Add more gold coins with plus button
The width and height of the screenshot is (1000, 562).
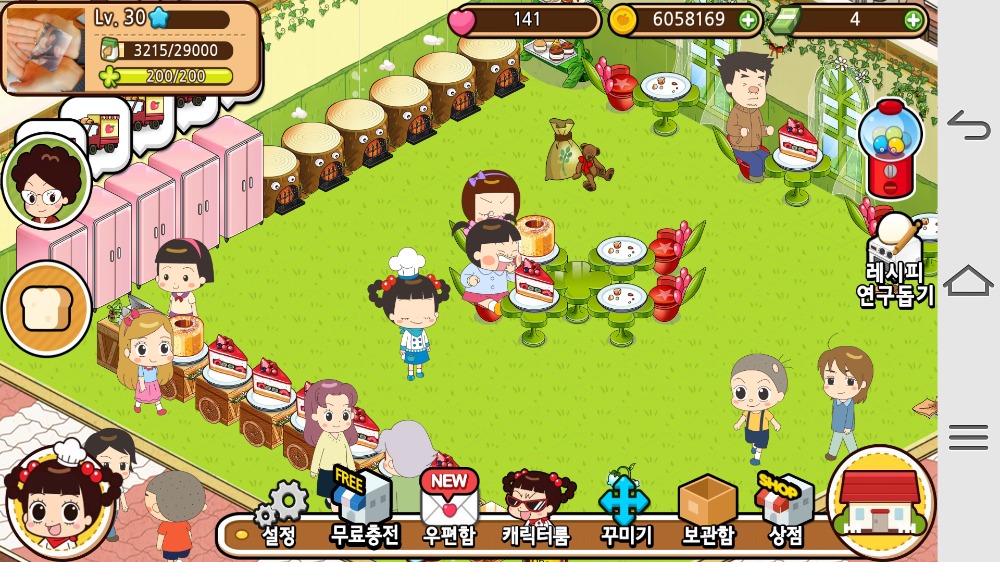(748, 20)
